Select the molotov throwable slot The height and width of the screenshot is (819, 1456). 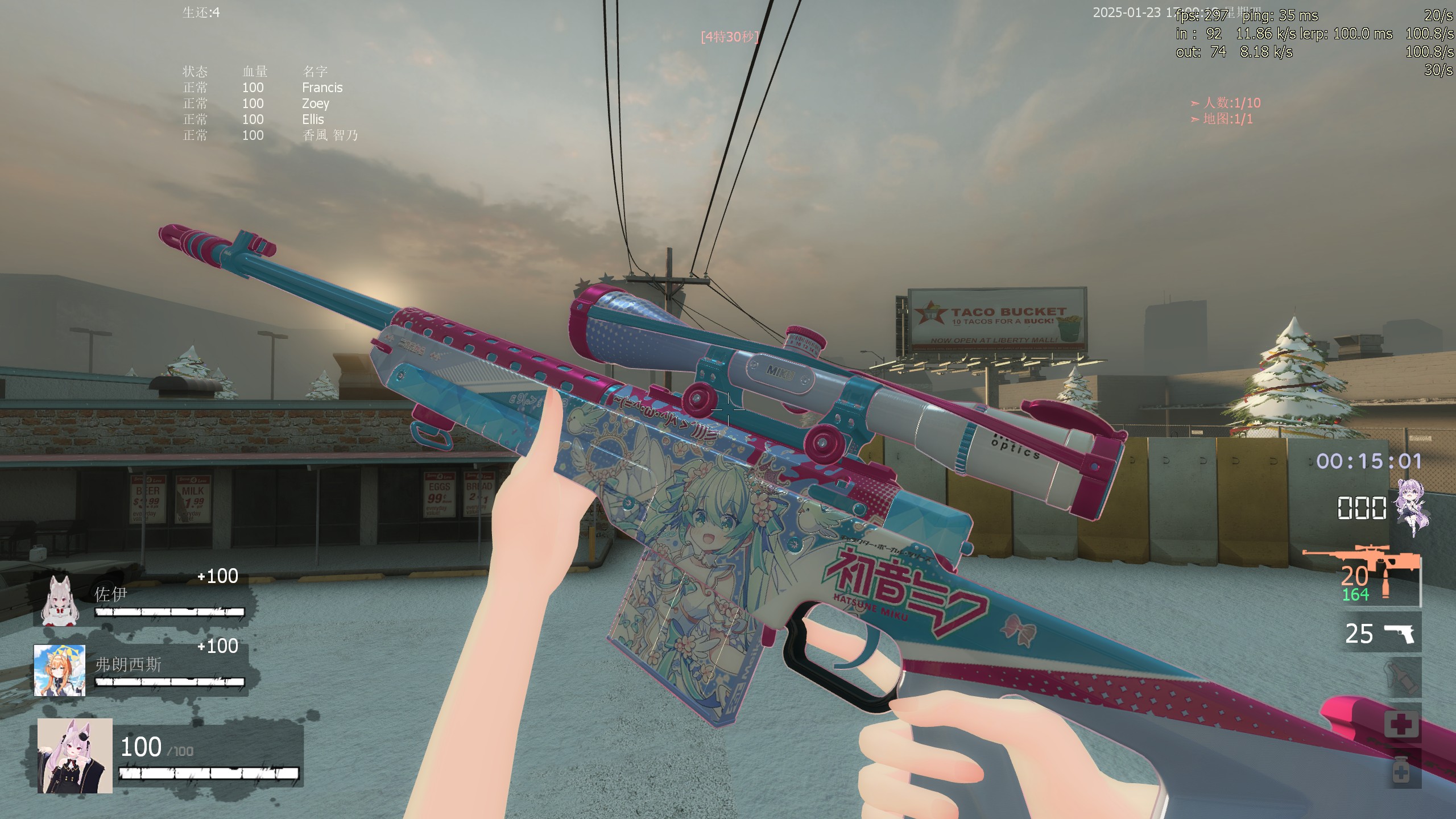tap(1401, 677)
